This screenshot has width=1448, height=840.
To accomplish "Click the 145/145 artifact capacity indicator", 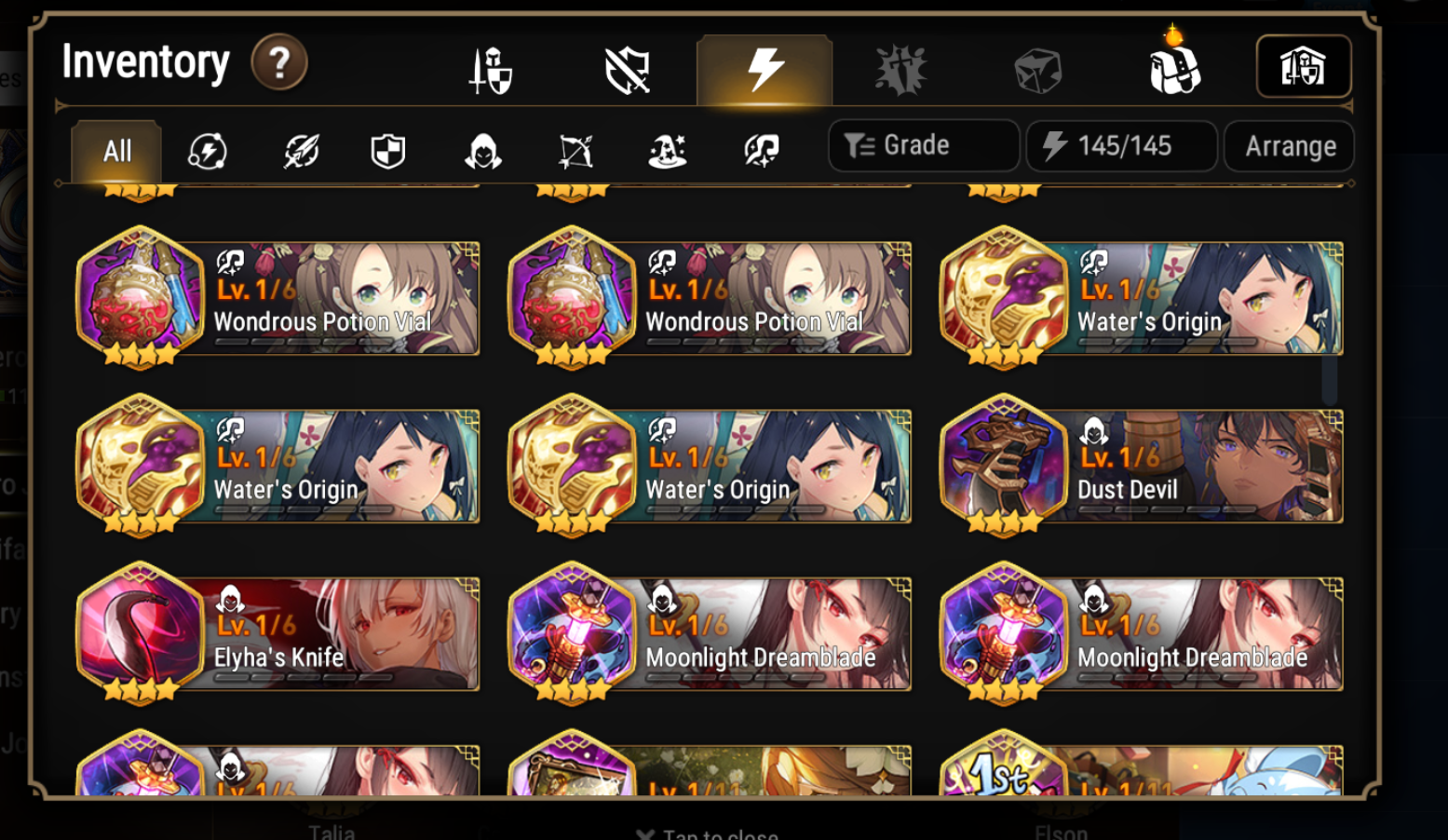I will (x=1120, y=145).
